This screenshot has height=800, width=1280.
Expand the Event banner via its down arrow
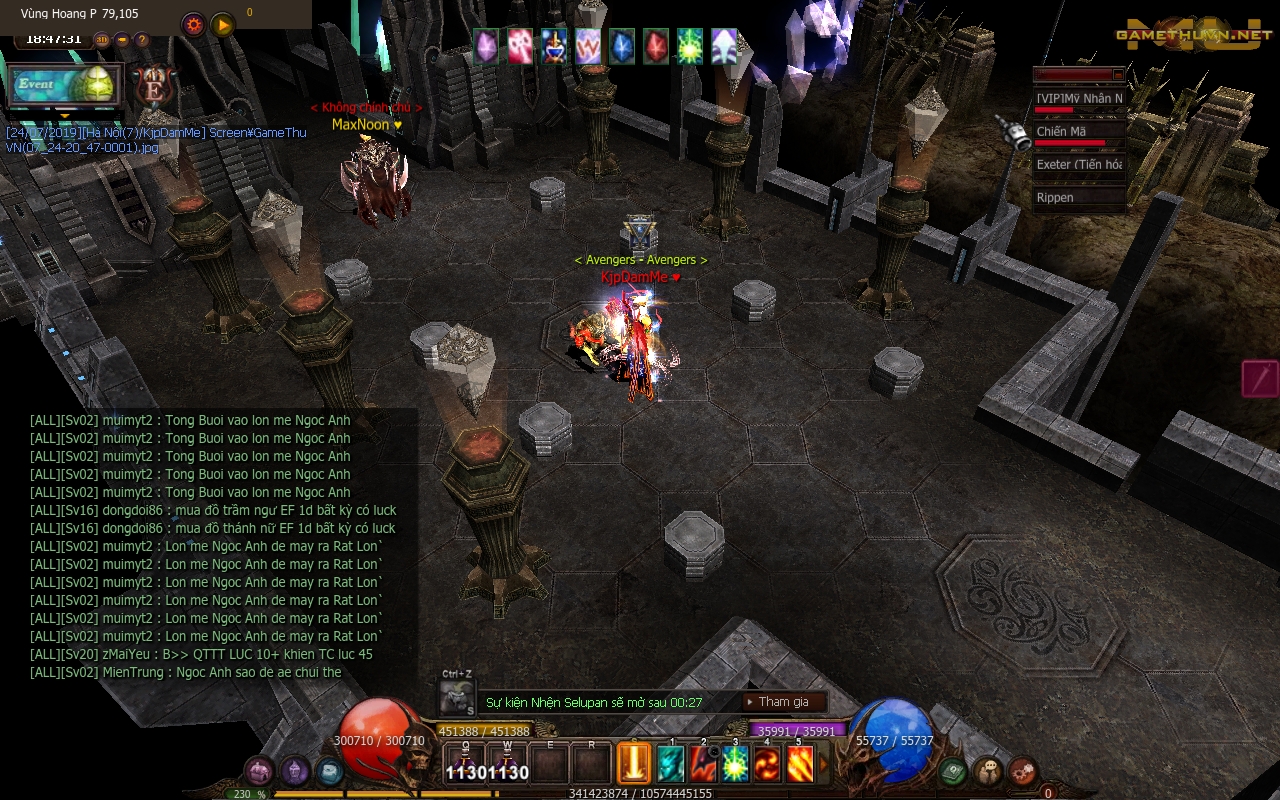(65, 116)
